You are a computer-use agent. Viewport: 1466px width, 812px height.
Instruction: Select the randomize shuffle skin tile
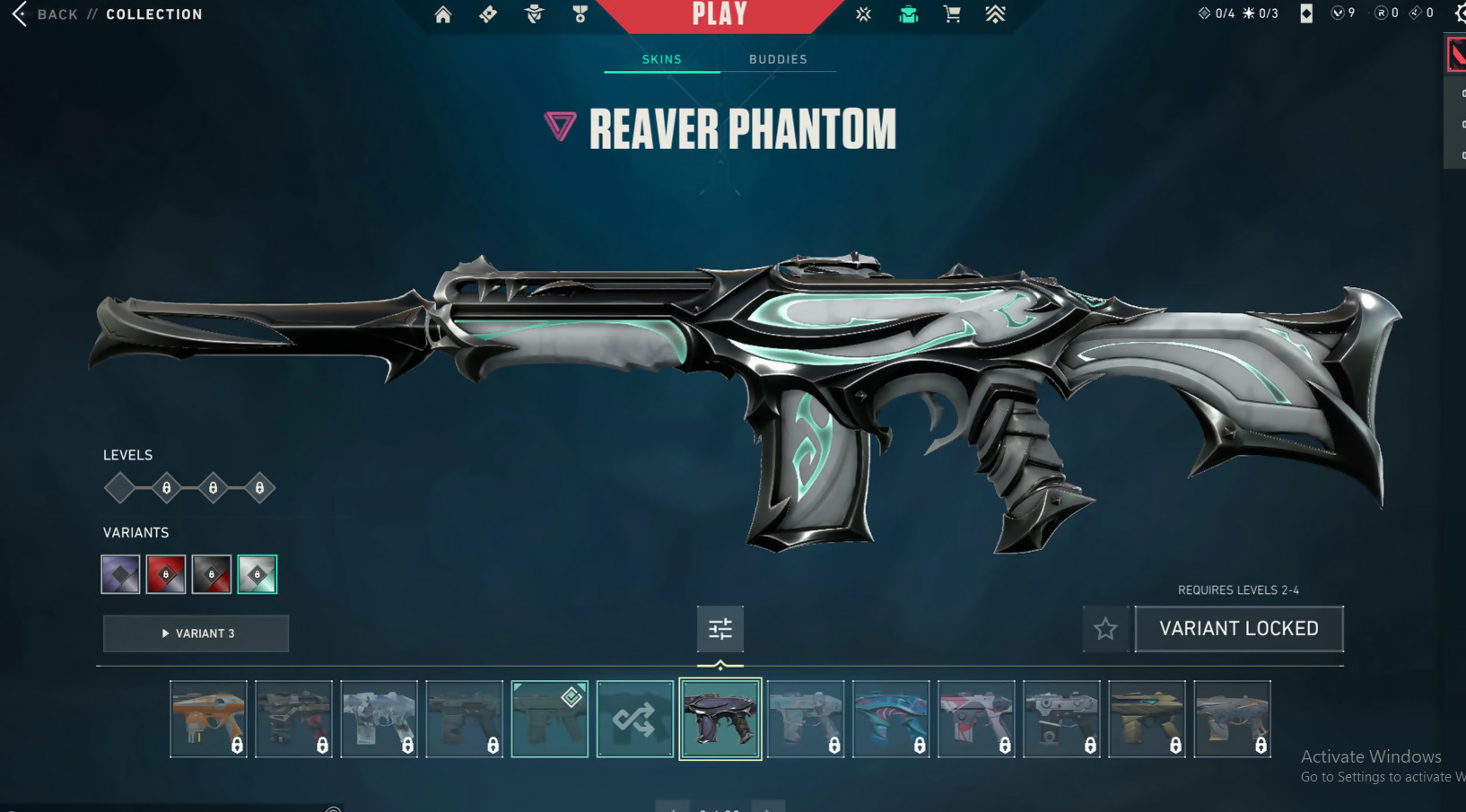(634, 719)
